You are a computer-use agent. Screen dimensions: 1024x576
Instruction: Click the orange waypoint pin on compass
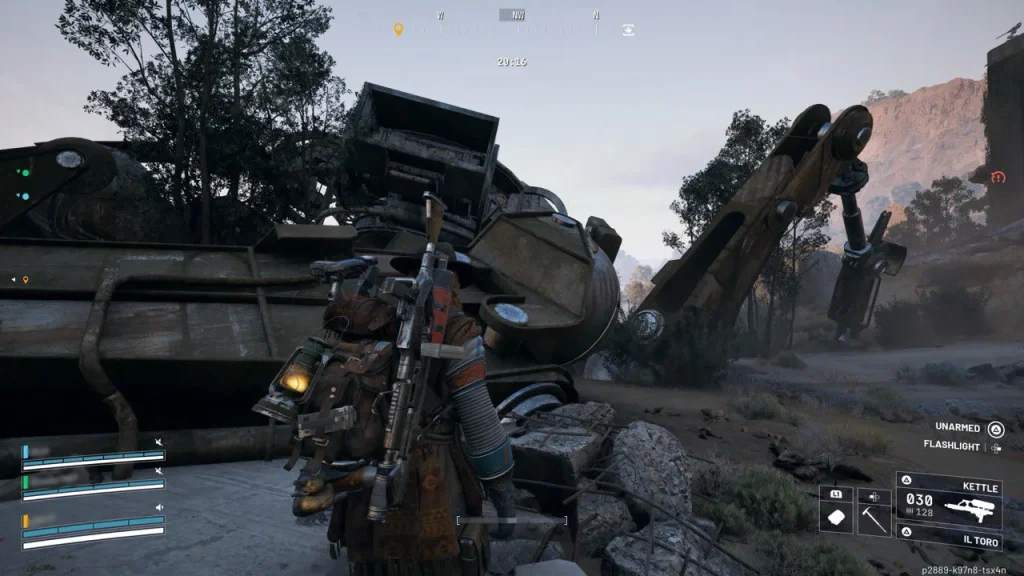coord(398,30)
